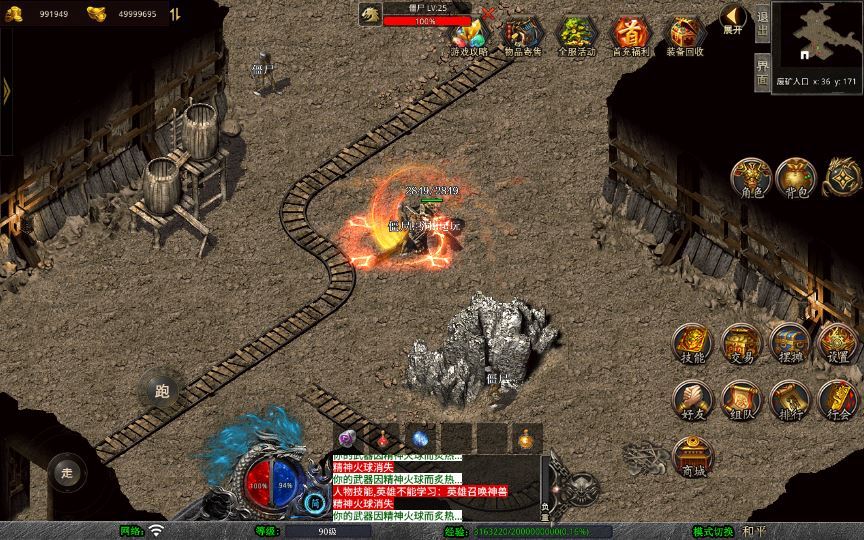Open the 背包 backpack
Image resolution: width=864 pixels, height=540 pixels.
pos(796,177)
